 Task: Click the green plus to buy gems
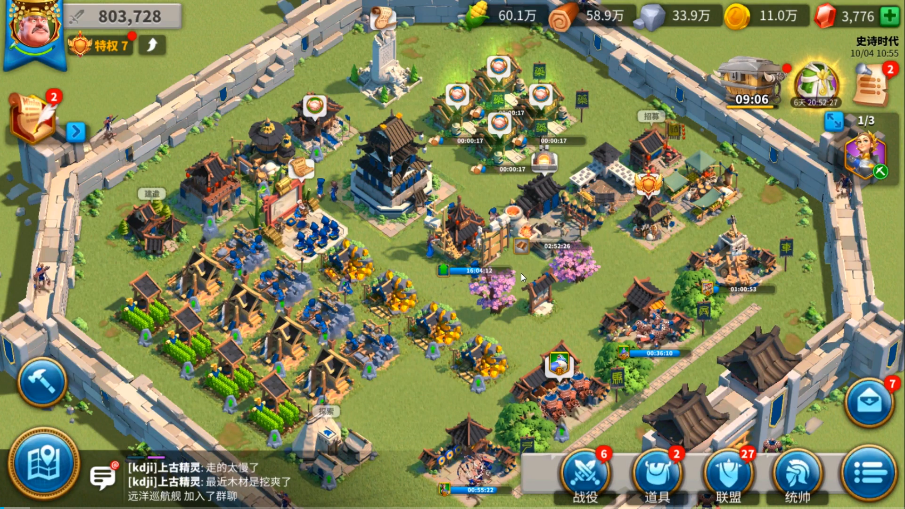click(x=889, y=16)
